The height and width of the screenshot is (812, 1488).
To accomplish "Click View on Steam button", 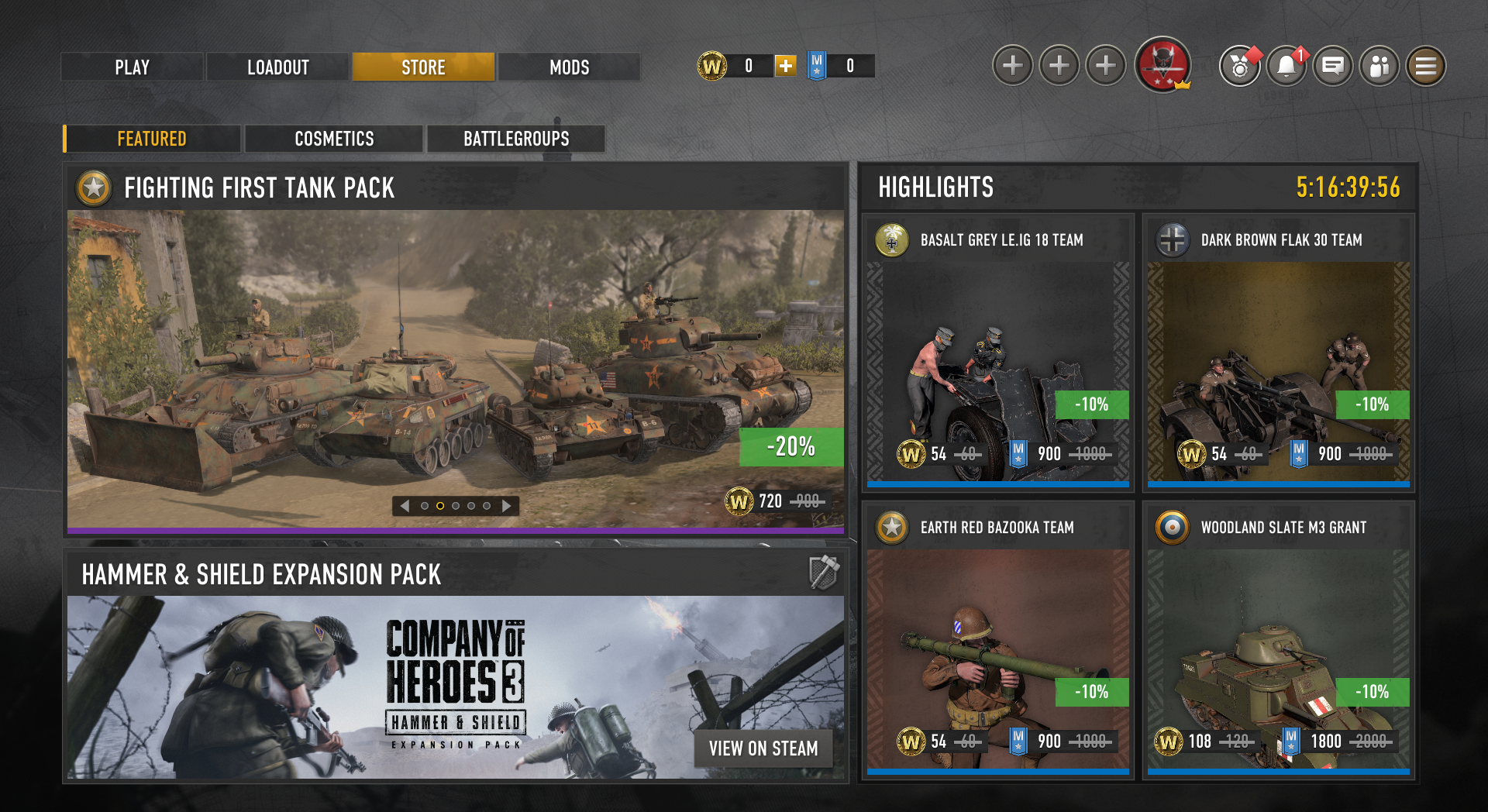I will (x=763, y=748).
